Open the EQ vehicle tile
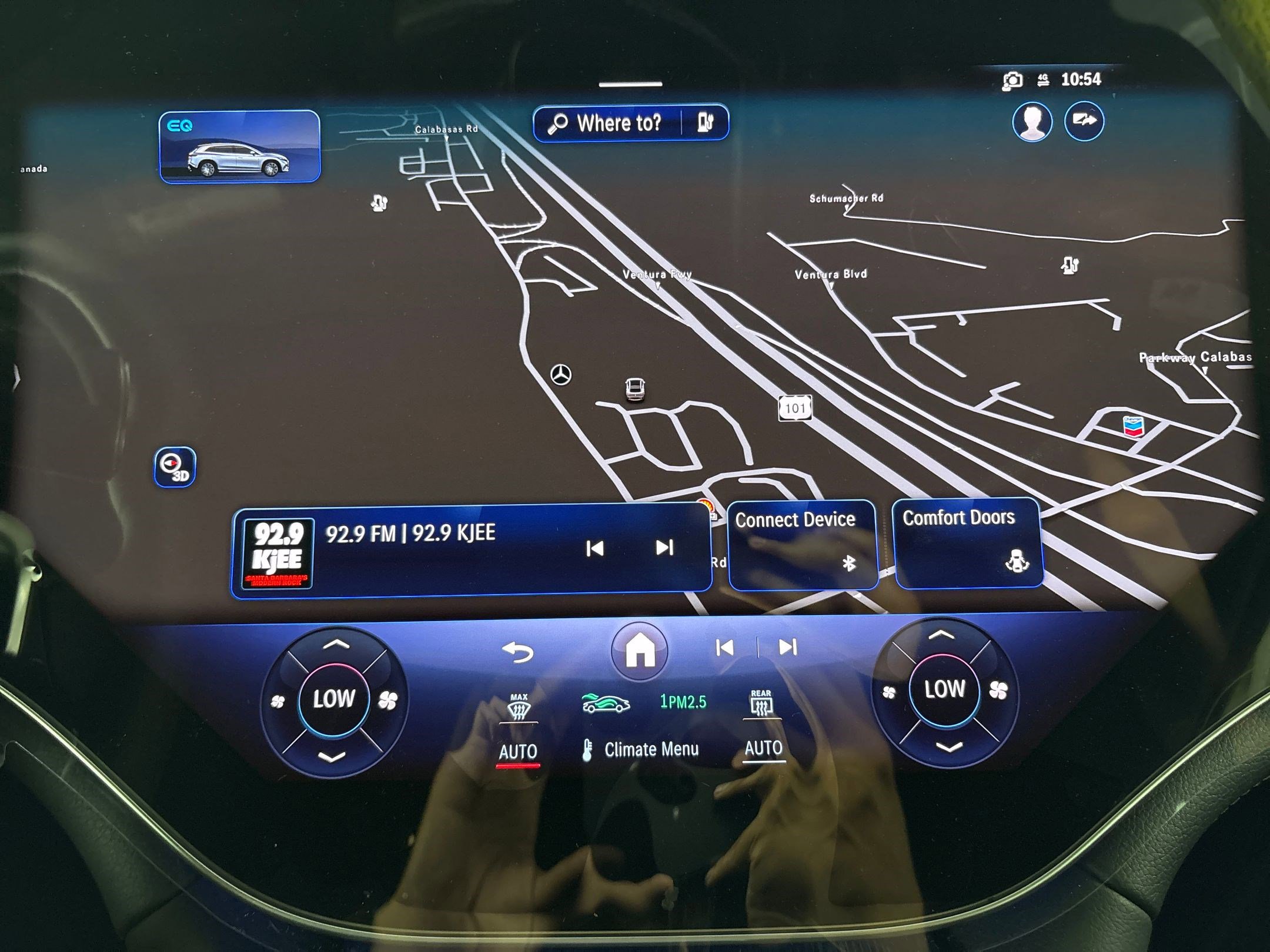 pos(239,147)
